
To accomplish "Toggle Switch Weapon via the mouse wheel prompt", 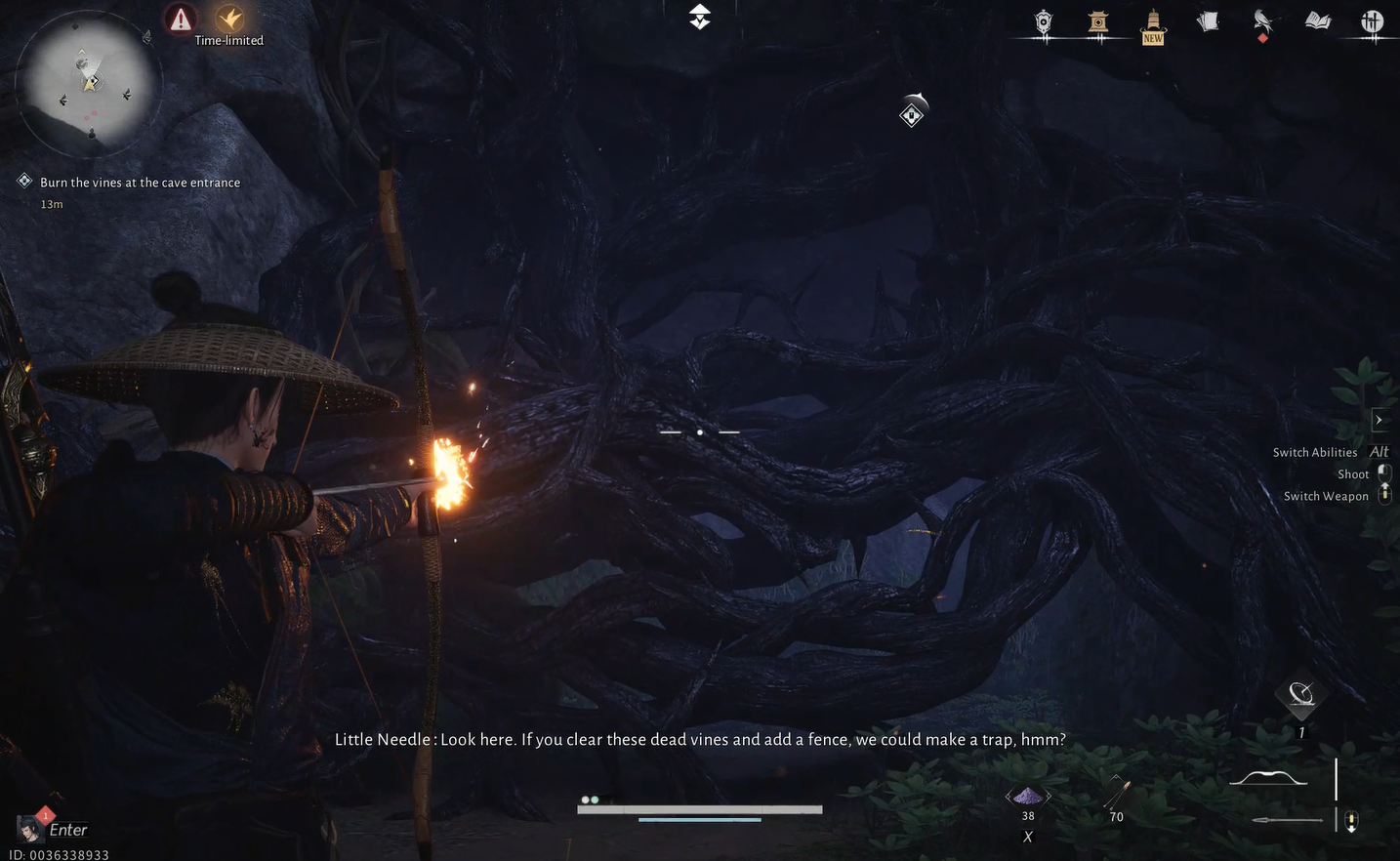I will pos(1384,493).
